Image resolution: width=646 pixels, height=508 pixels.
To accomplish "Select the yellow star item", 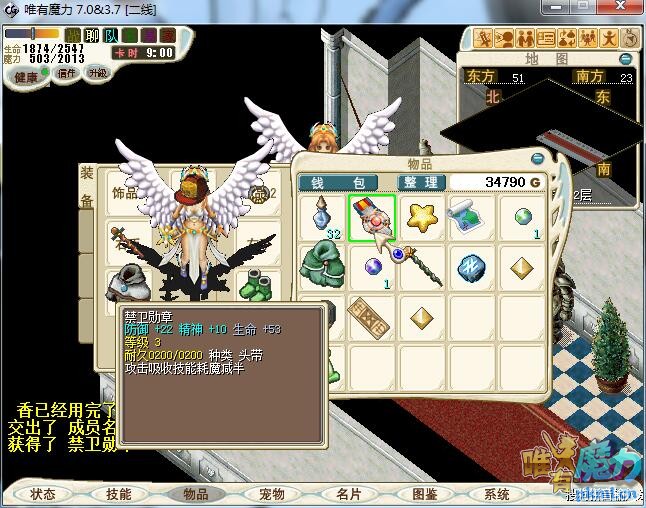I will (x=420, y=216).
